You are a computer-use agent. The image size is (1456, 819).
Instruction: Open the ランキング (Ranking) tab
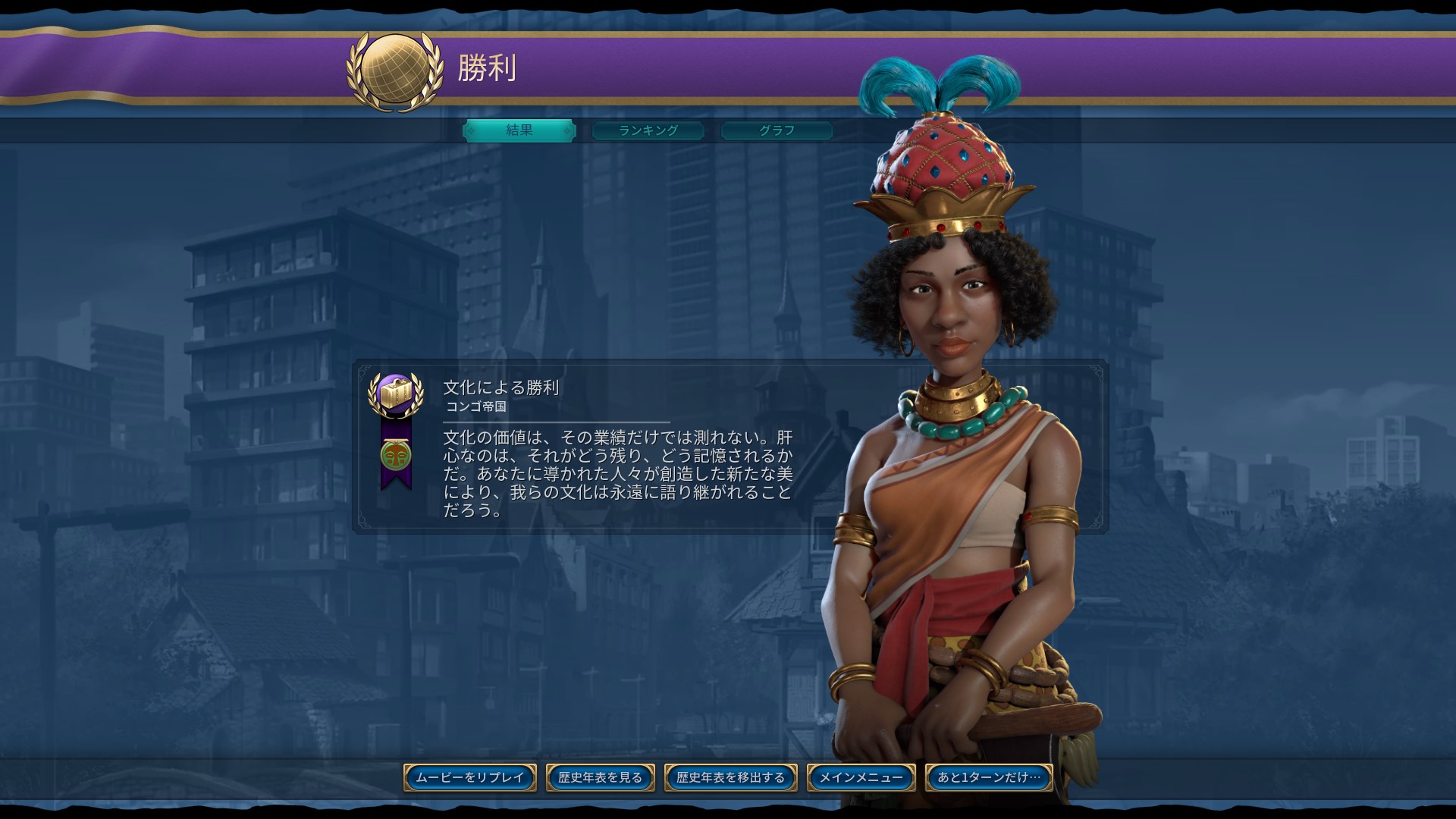coord(648,130)
